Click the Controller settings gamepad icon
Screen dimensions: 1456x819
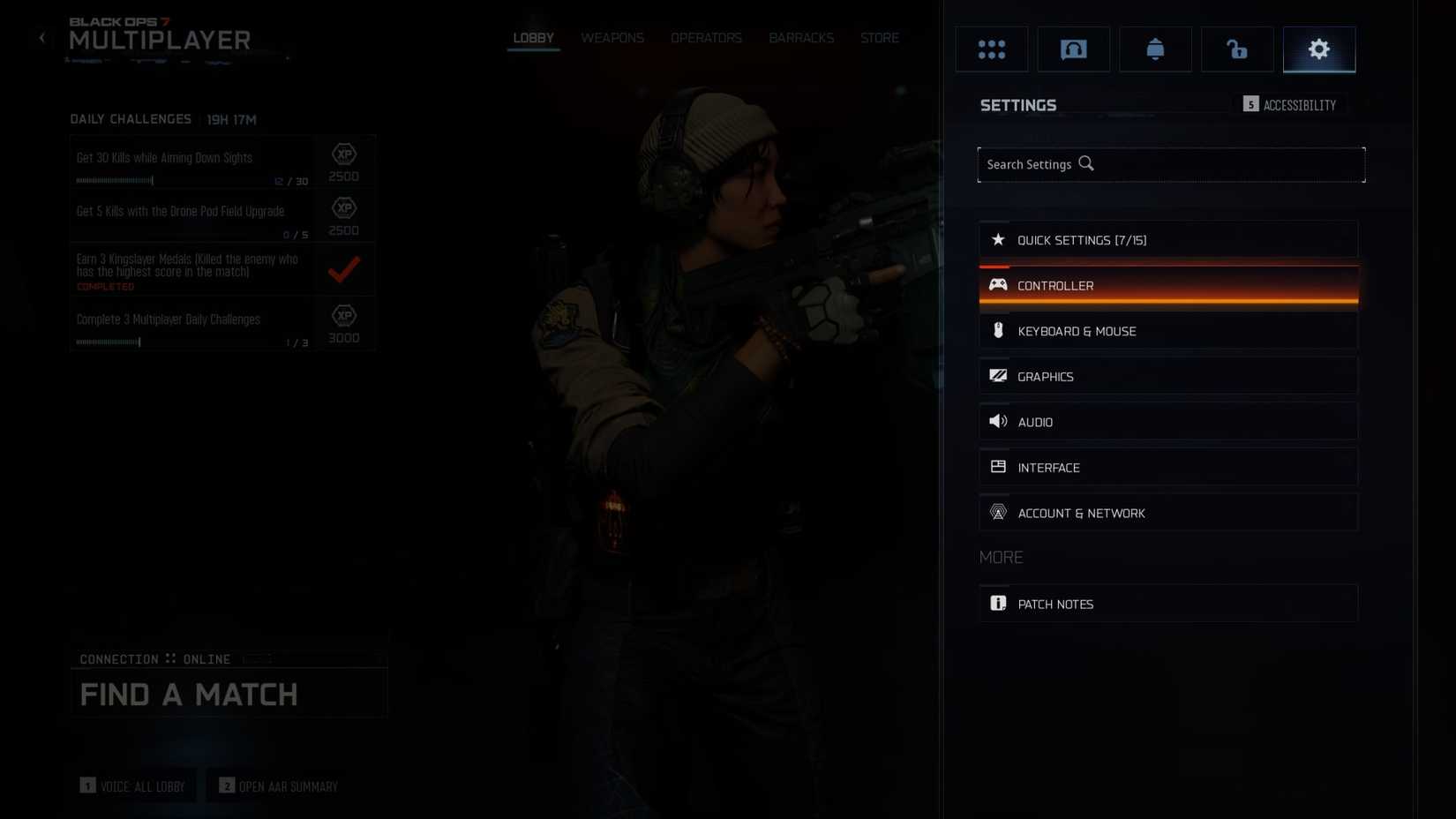998,284
